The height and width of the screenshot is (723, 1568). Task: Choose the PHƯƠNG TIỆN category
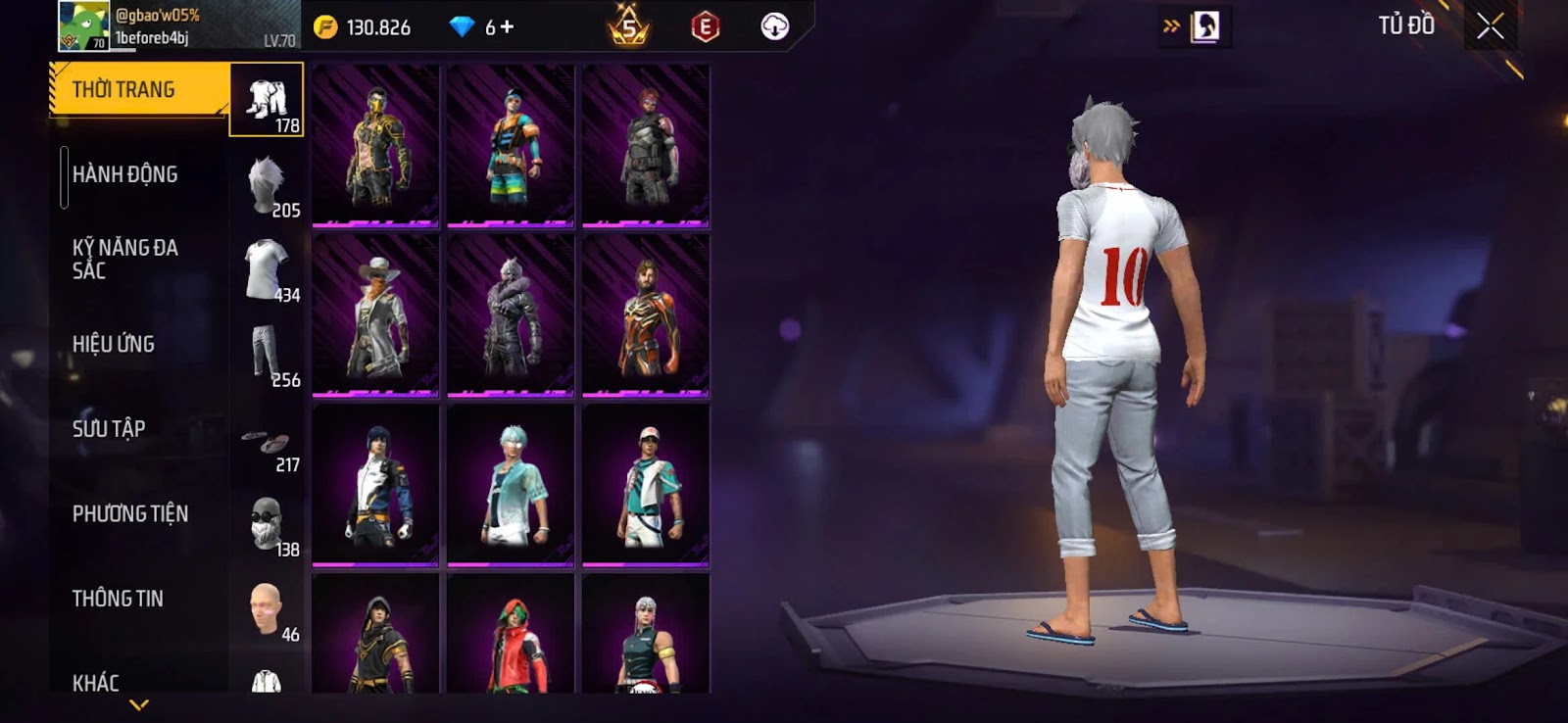coord(130,513)
